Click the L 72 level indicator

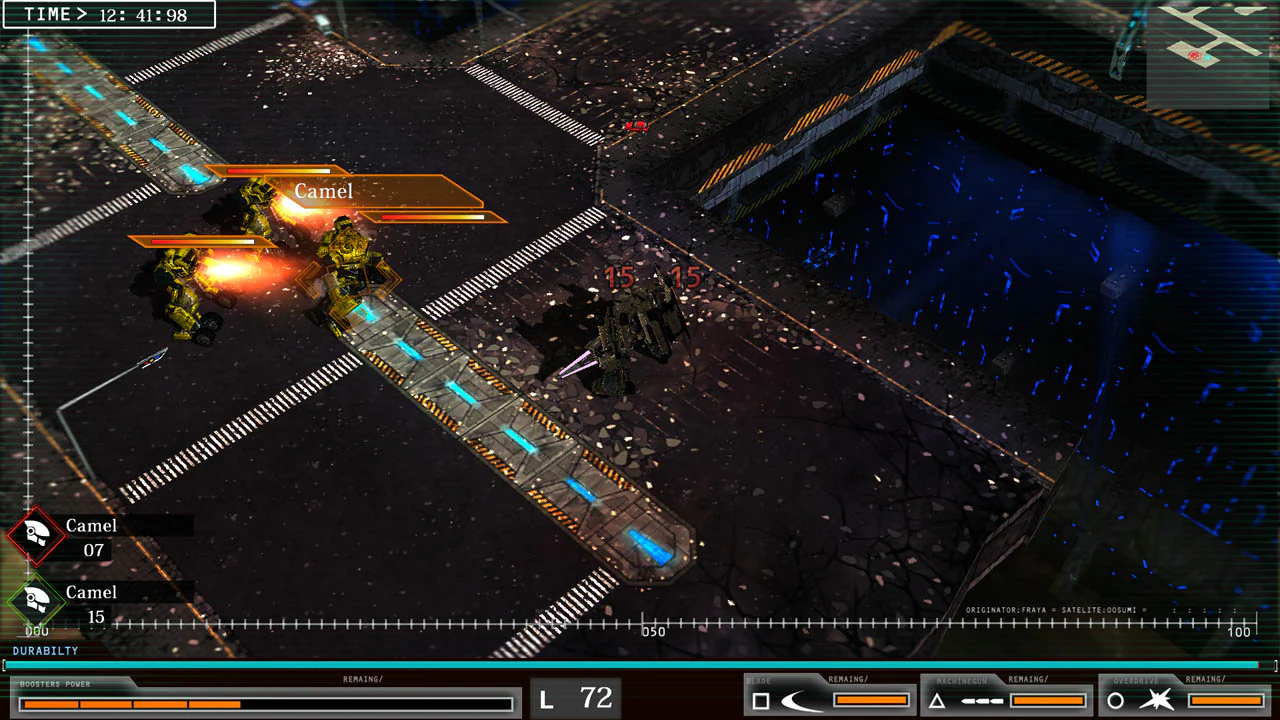[x=575, y=698]
